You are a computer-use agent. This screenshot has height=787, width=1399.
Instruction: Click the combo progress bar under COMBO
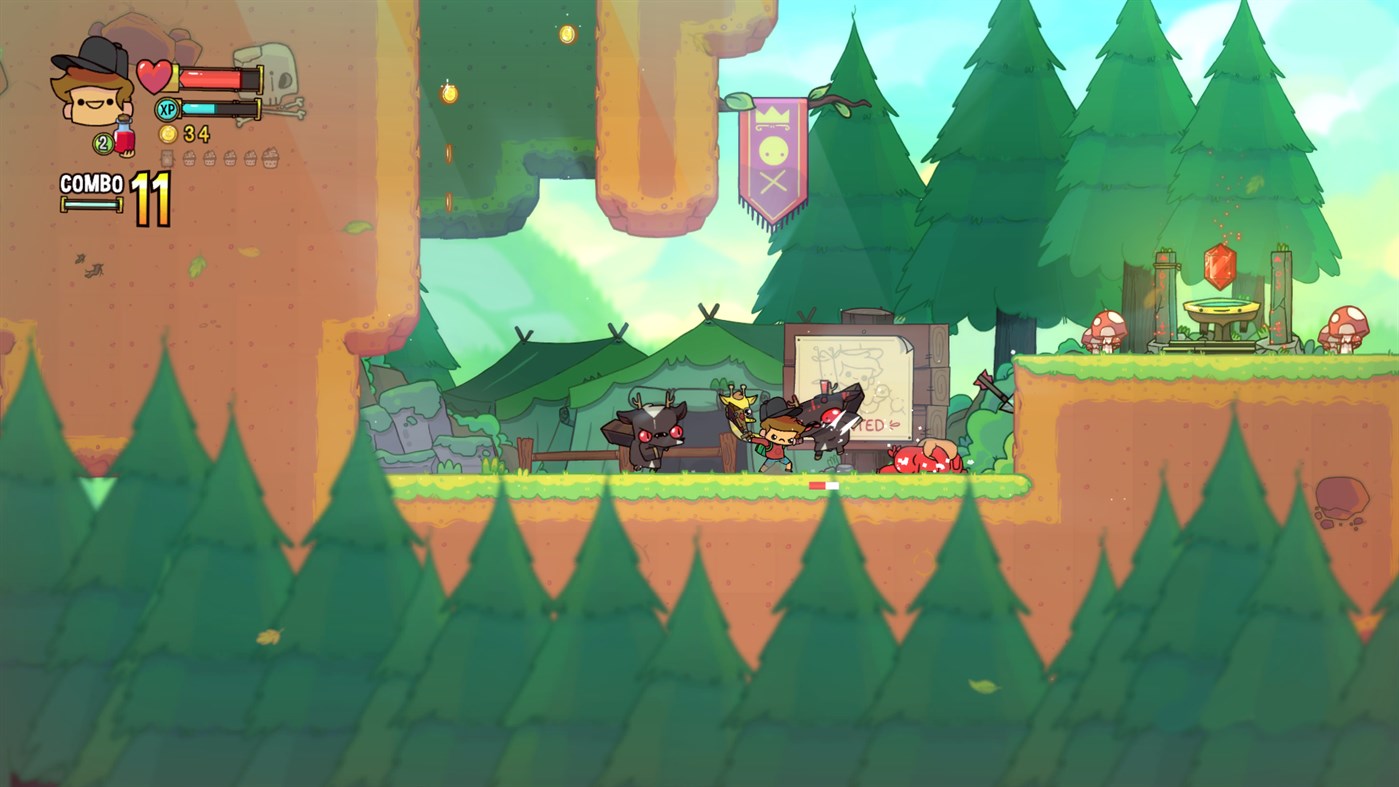tap(92, 203)
